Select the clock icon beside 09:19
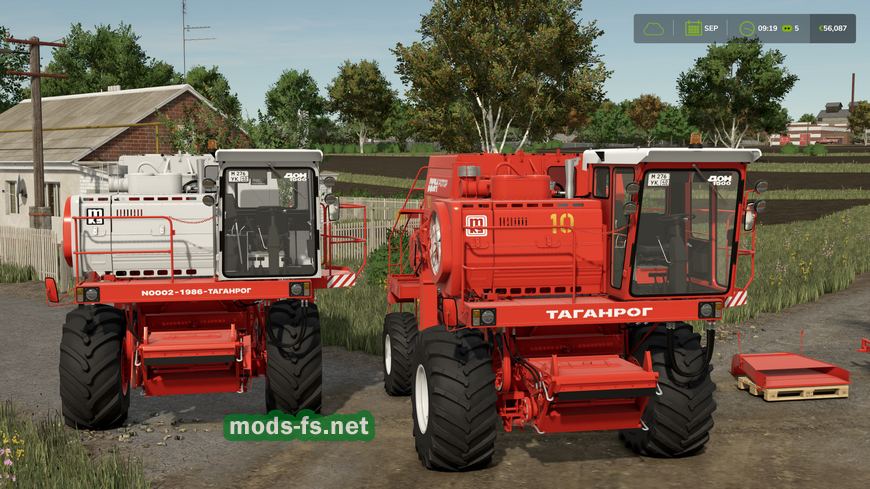 coord(746,28)
